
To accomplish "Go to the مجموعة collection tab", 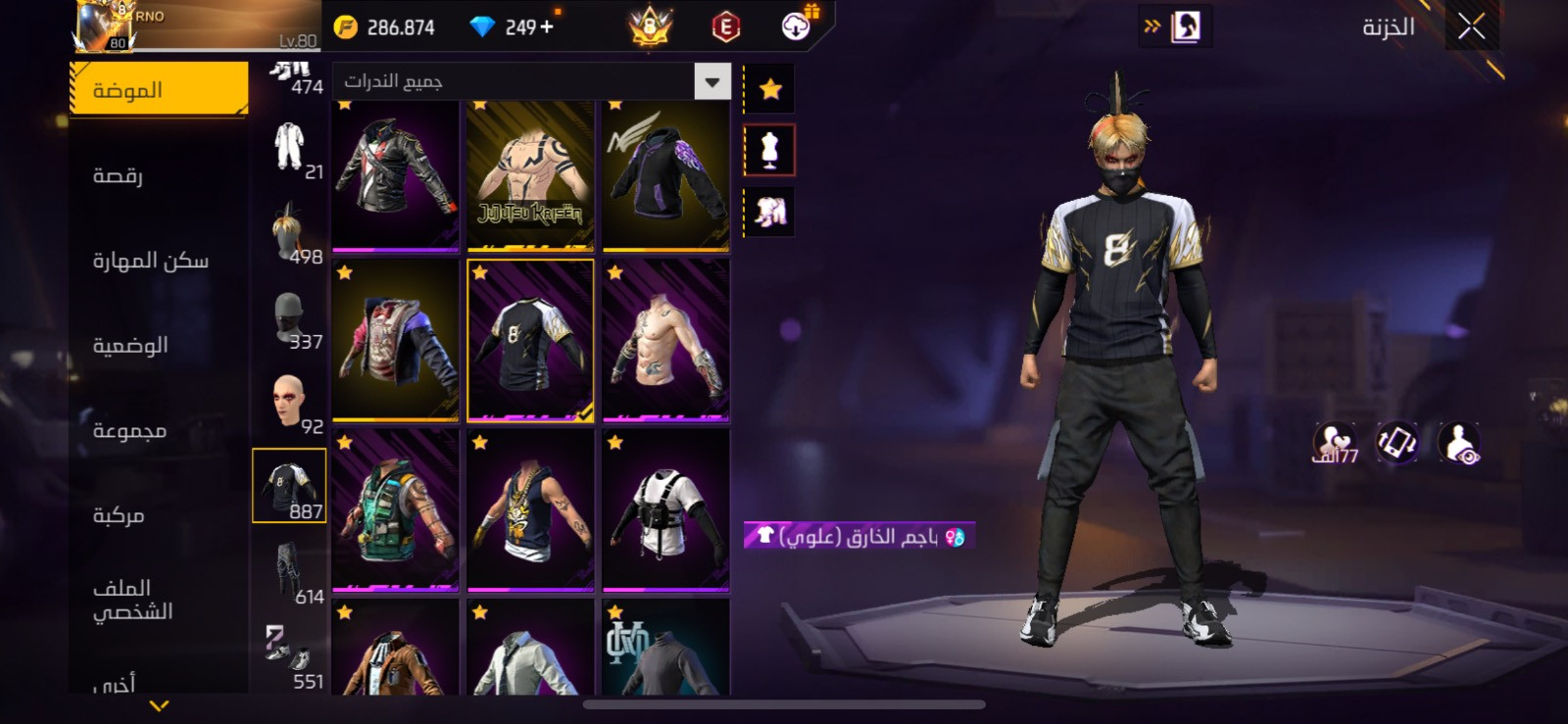I will (129, 430).
